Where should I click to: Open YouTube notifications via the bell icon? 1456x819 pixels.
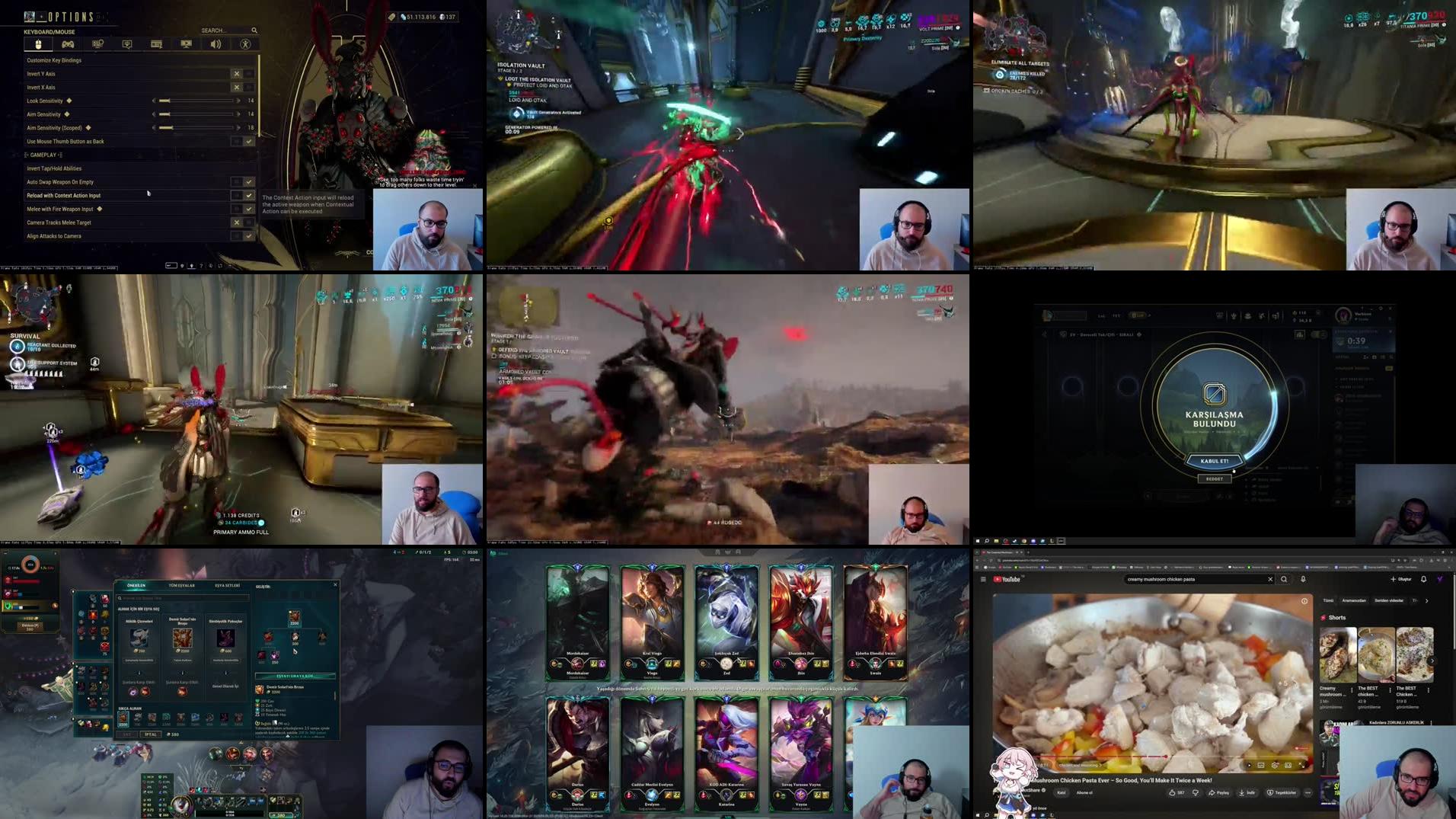click(x=1423, y=579)
